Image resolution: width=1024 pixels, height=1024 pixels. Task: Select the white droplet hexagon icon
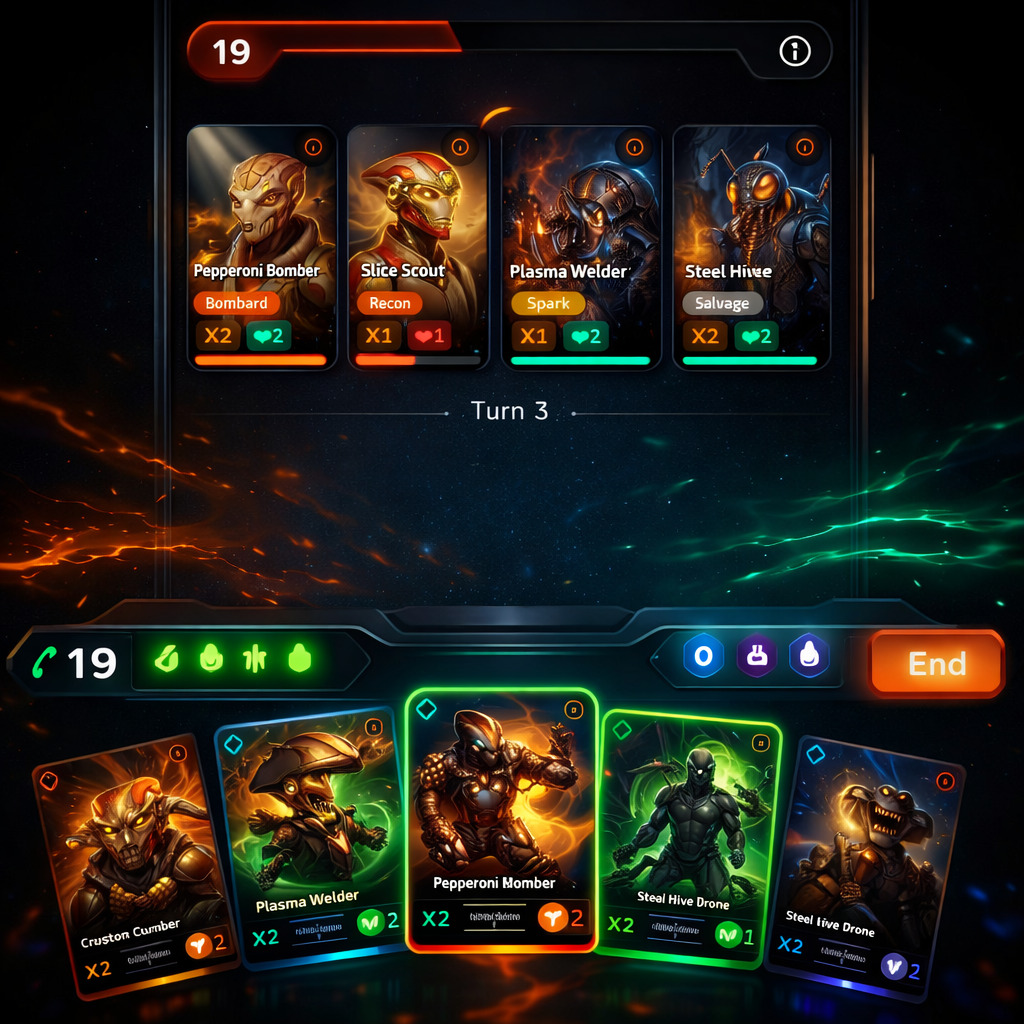point(809,656)
